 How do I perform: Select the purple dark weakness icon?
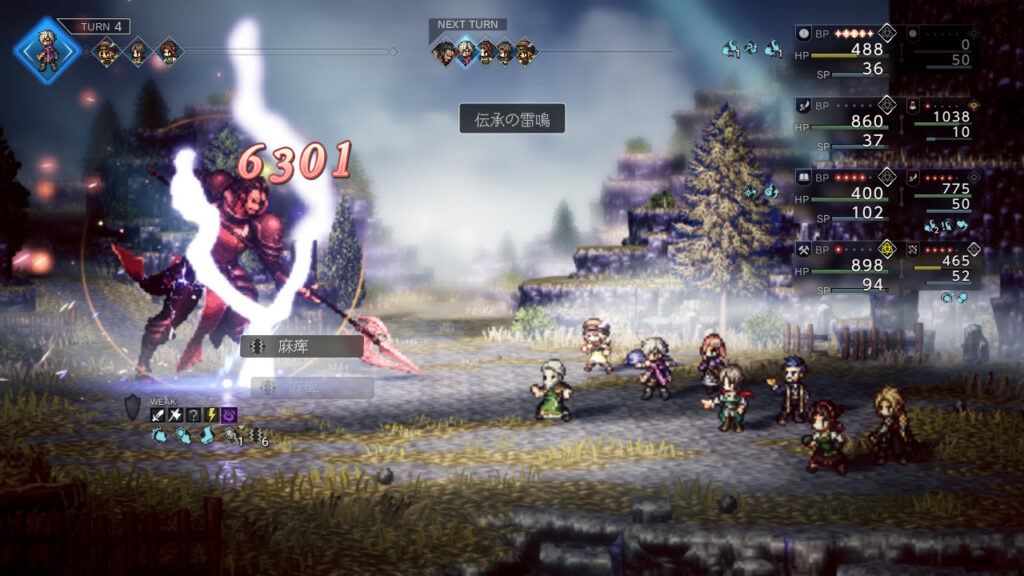point(229,415)
